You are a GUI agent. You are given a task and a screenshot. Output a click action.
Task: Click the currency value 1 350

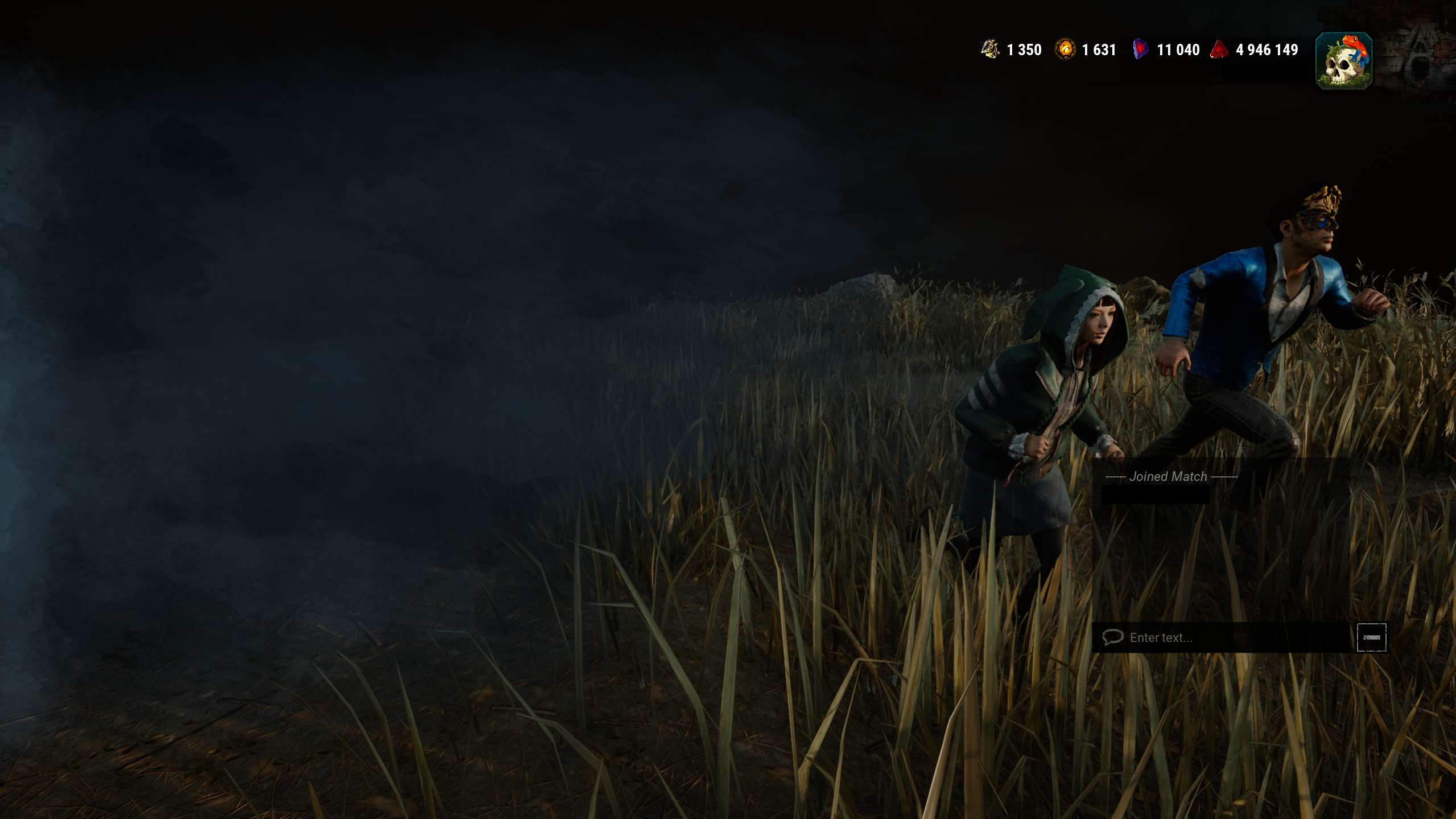pyautogui.click(x=1023, y=50)
